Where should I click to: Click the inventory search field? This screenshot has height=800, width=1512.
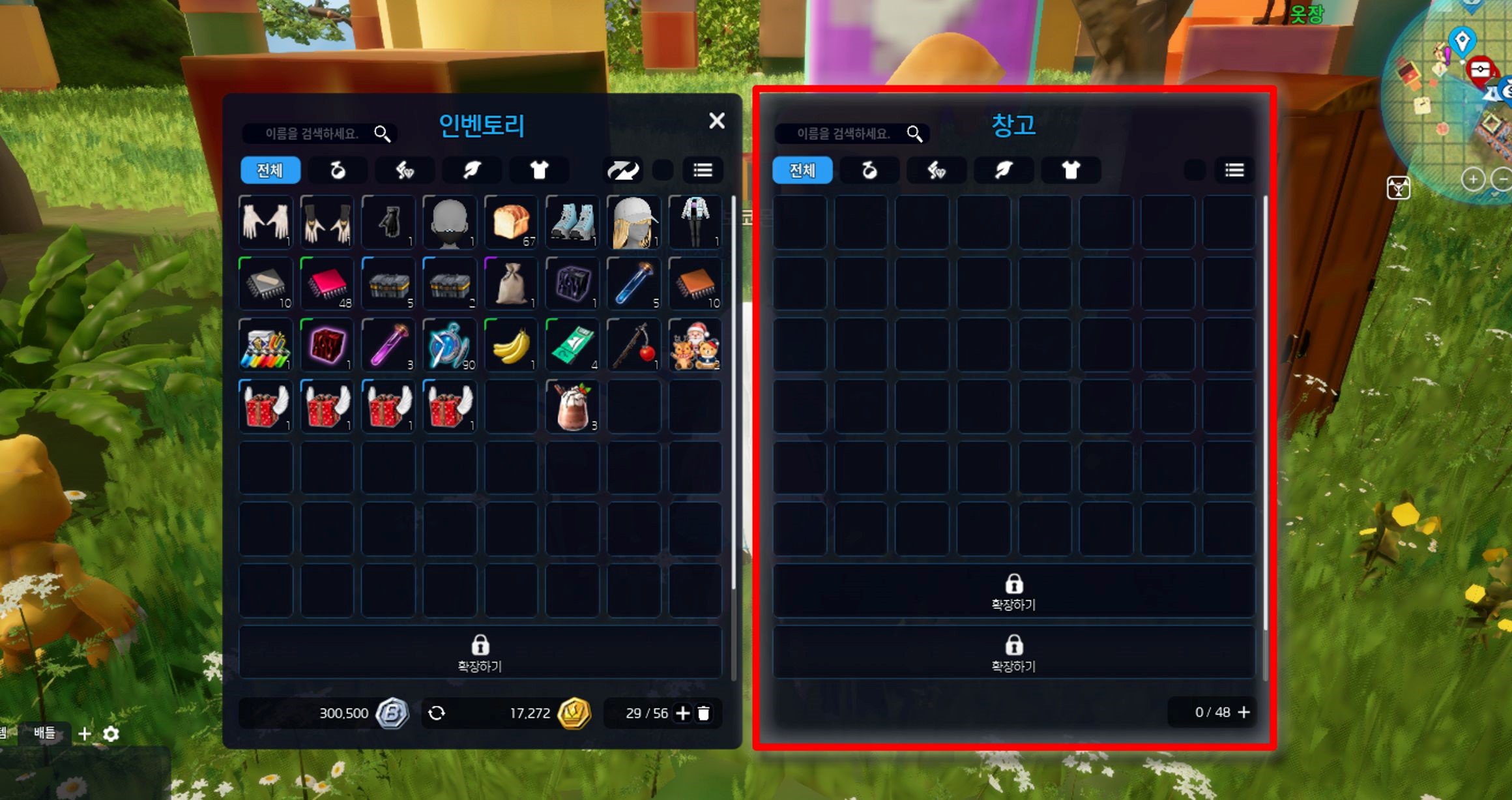tap(313, 134)
